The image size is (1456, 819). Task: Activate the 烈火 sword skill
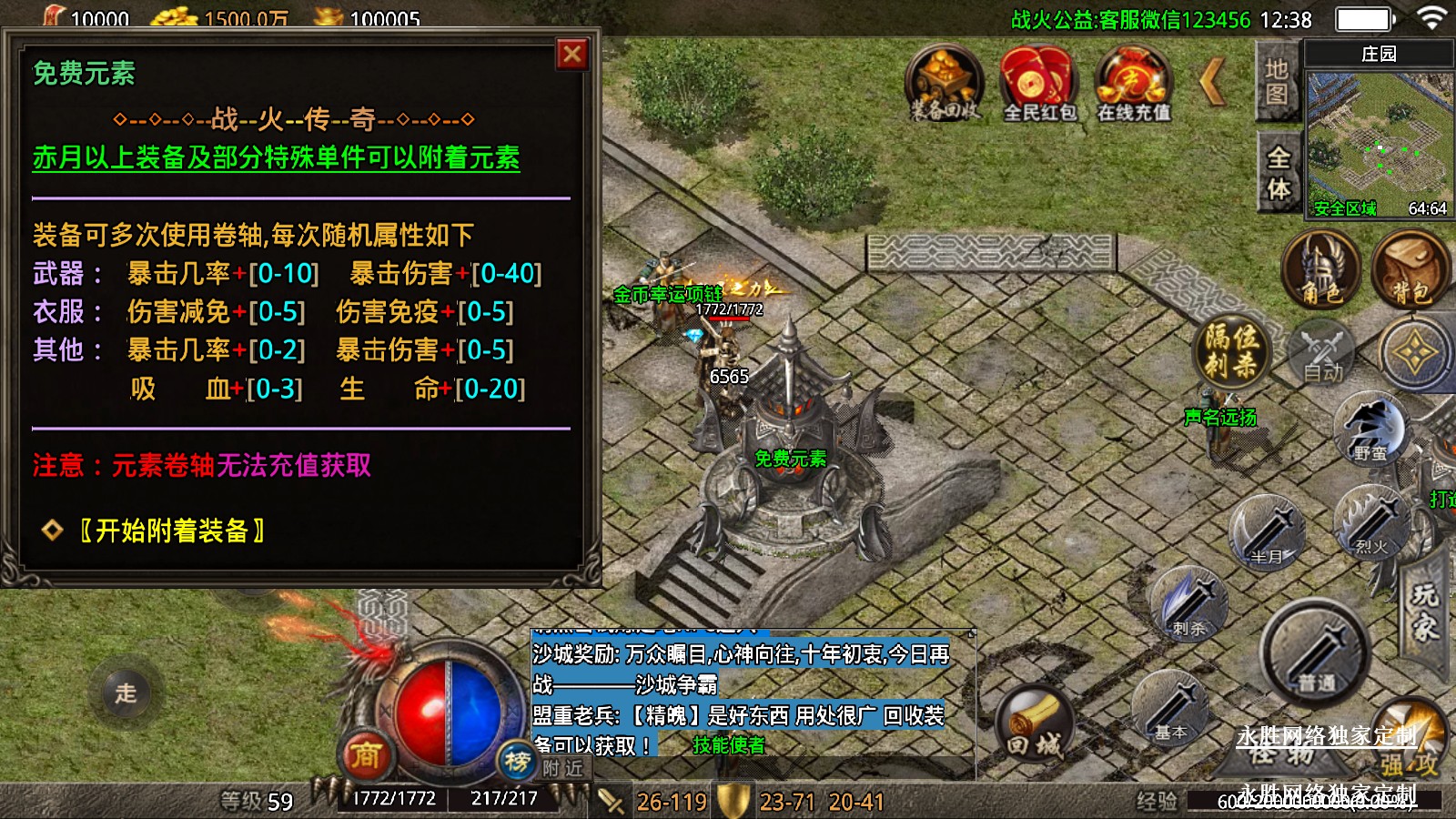click(x=1370, y=521)
